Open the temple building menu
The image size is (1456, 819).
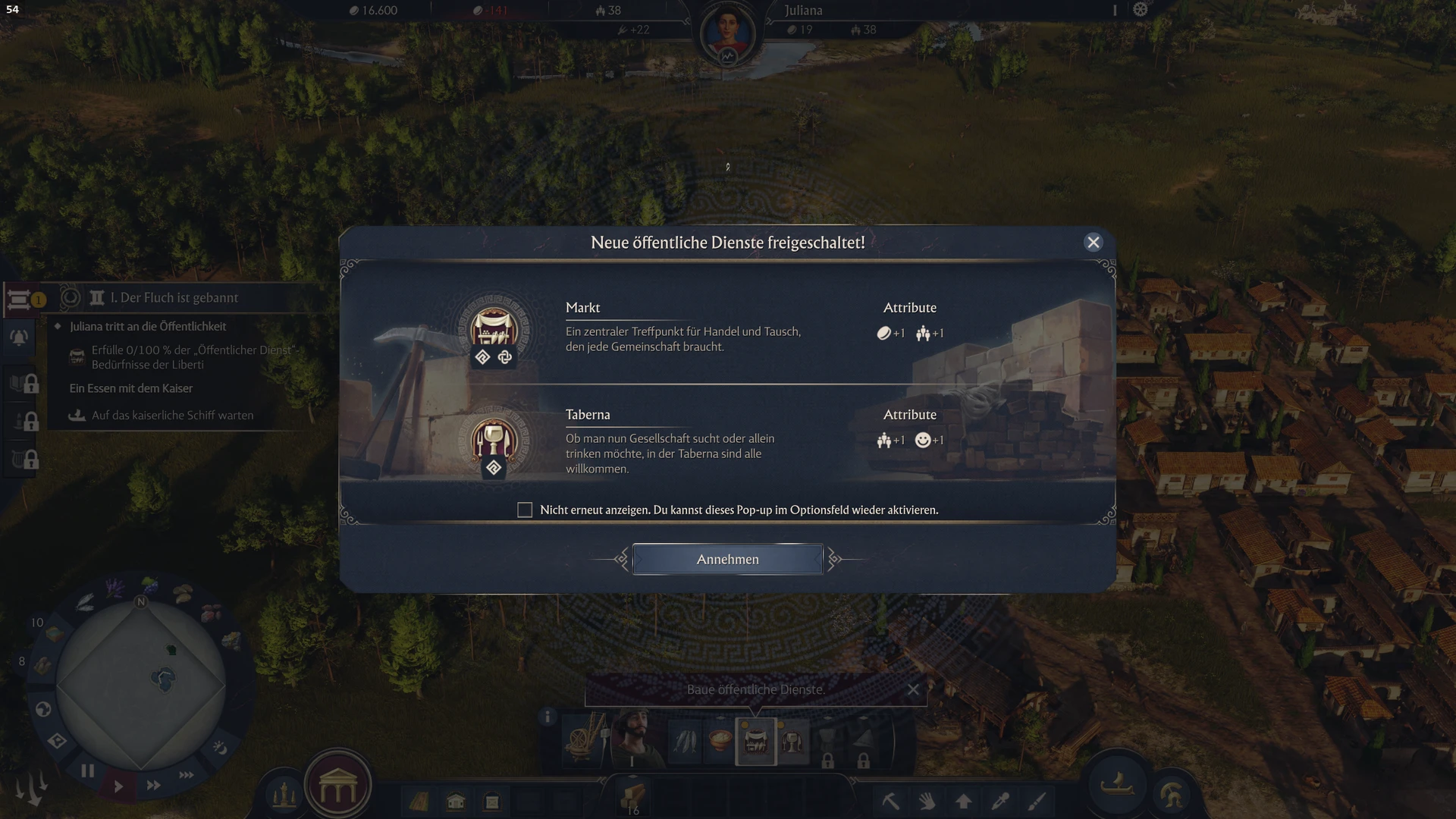(x=337, y=789)
